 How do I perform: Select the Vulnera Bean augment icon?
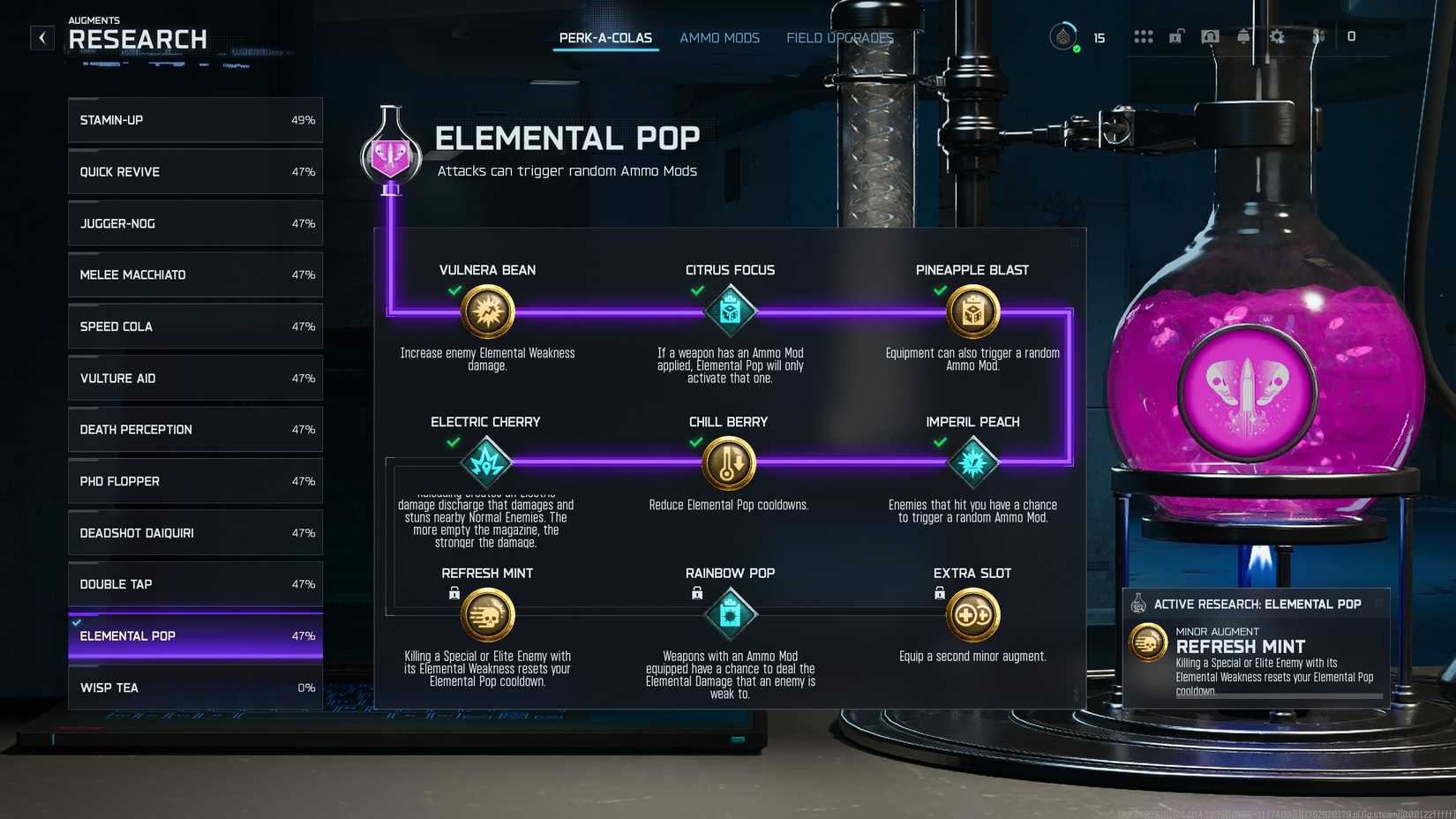pyautogui.click(x=486, y=311)
